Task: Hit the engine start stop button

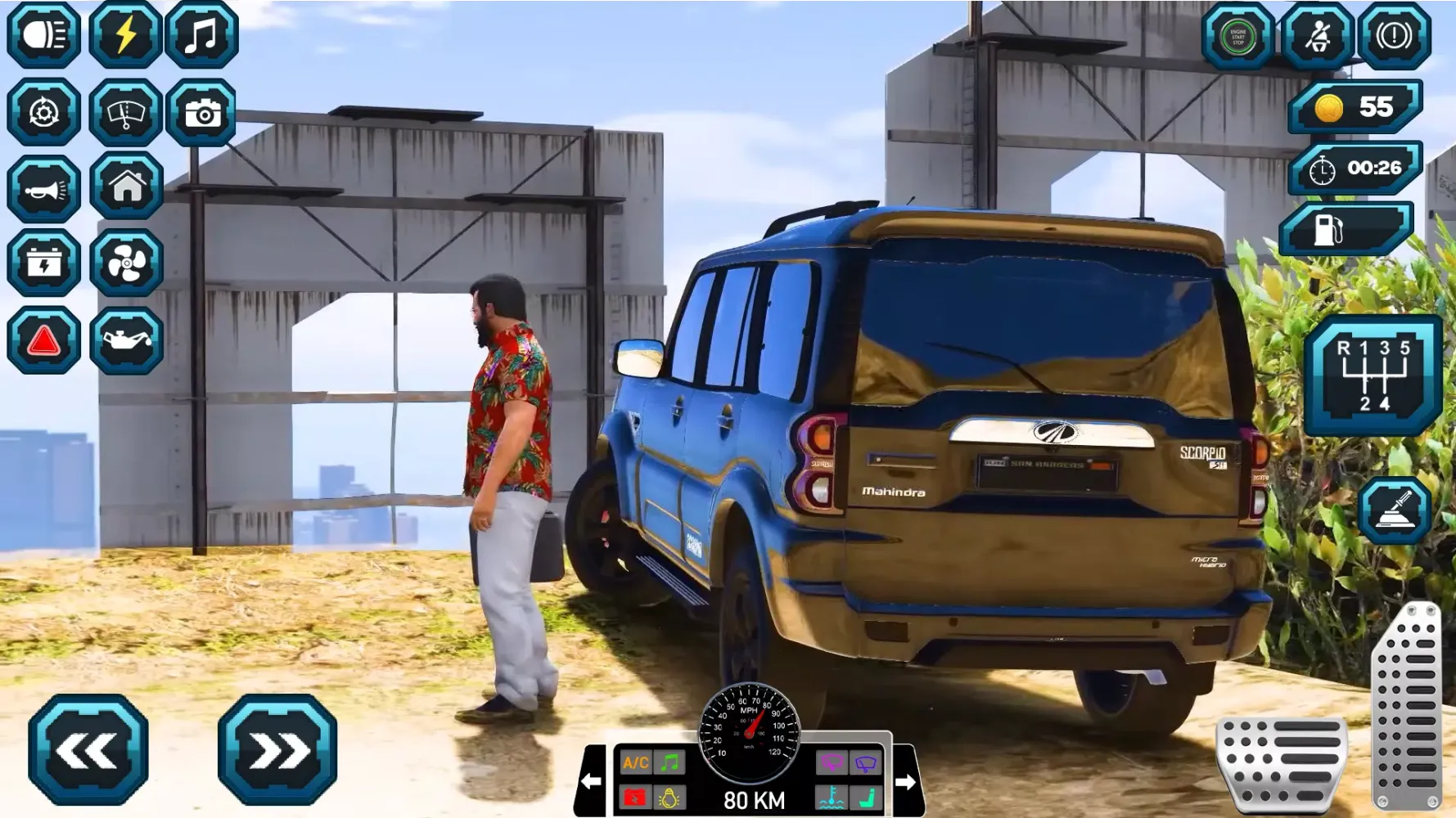Action: coord(1237,37)
